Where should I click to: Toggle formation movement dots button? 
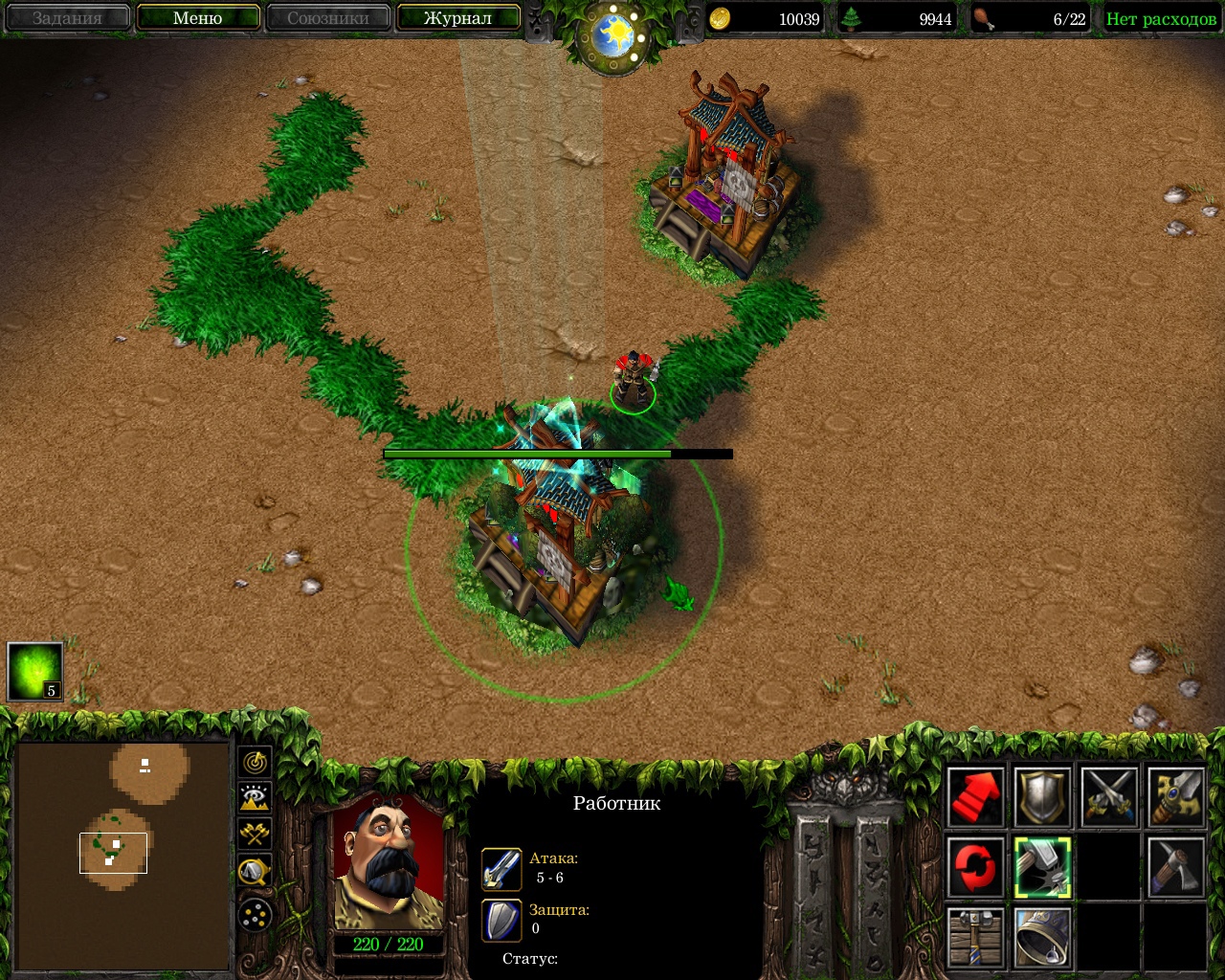[x=256, y=916]
